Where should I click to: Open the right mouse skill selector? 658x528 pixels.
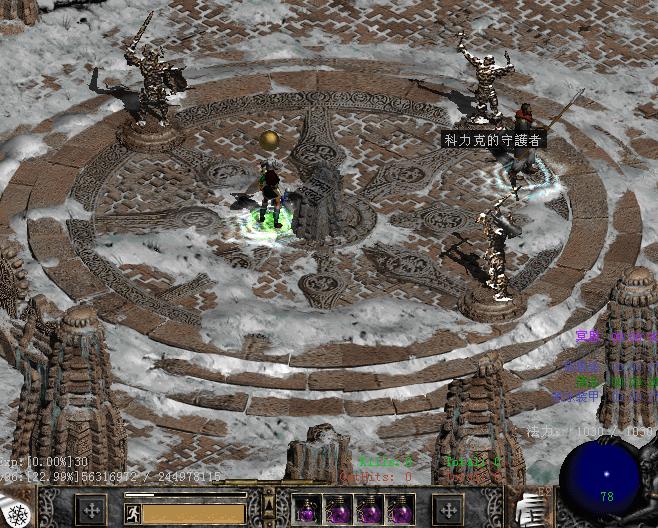(447, 510)
